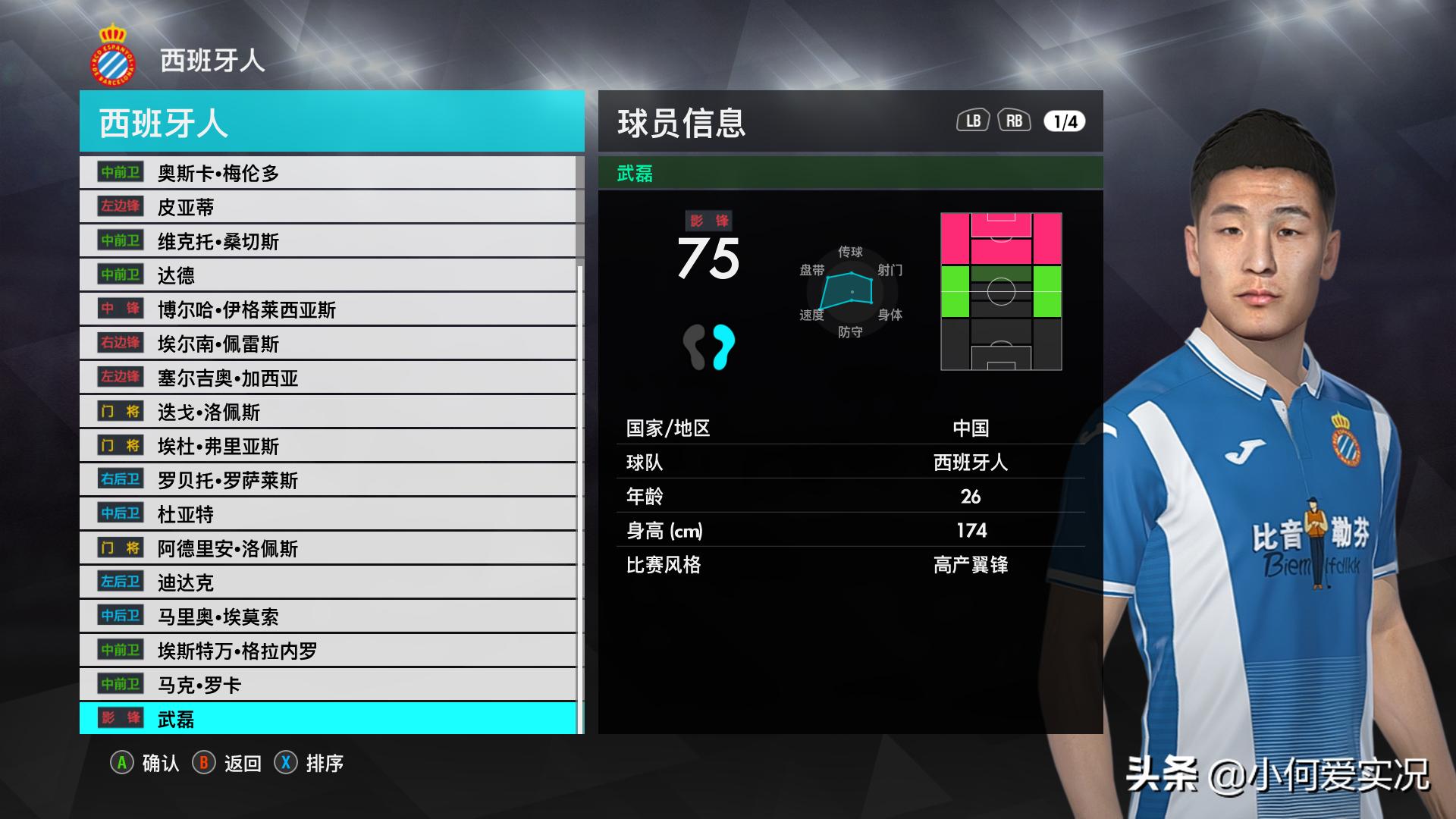Choose 马里奥•埃莫索 from the roster
This screenshot has height=819, width=1456.
(x=328, y=617)
